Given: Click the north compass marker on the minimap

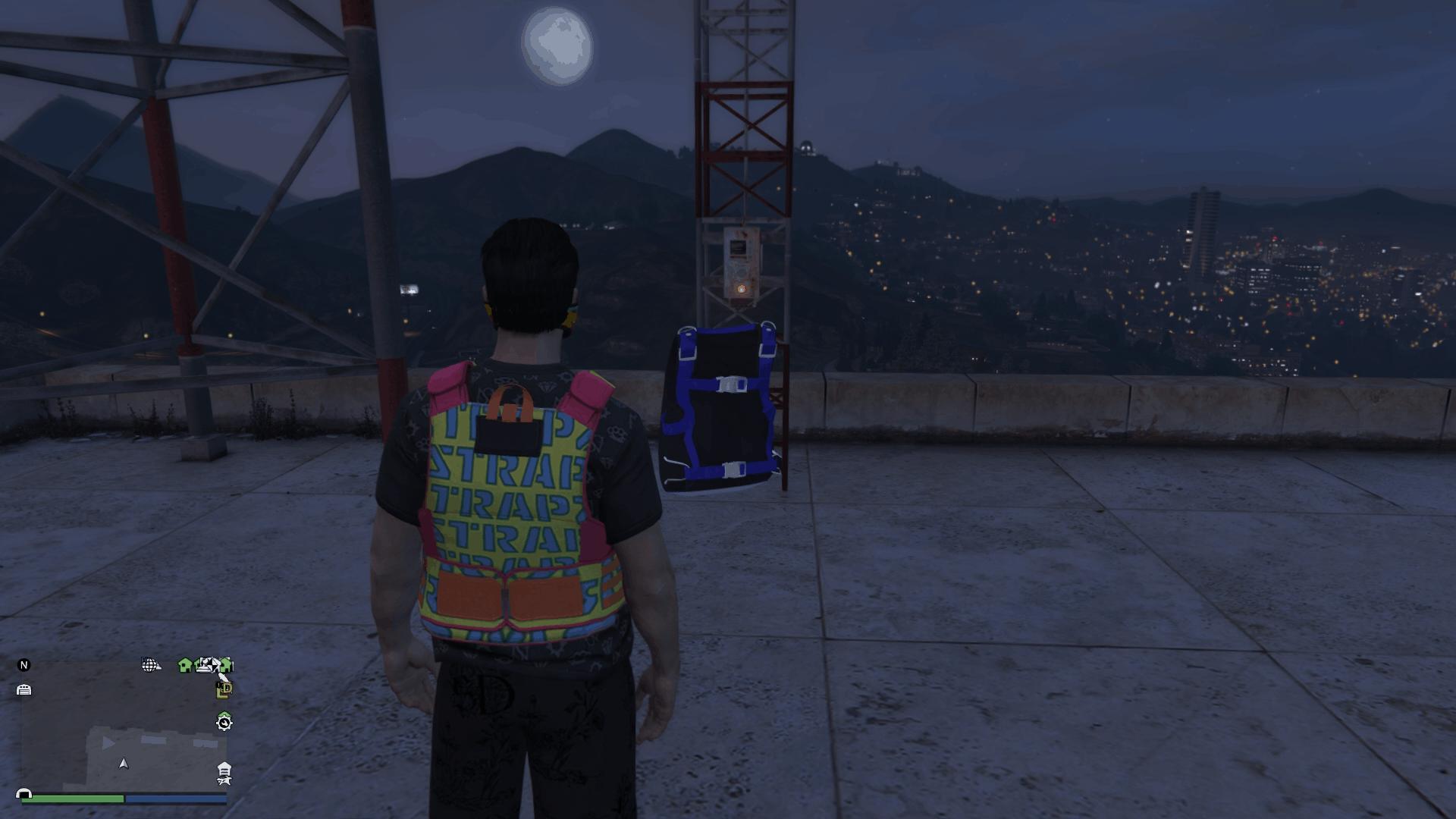Looking at the screenshot, I should (24, 665).
